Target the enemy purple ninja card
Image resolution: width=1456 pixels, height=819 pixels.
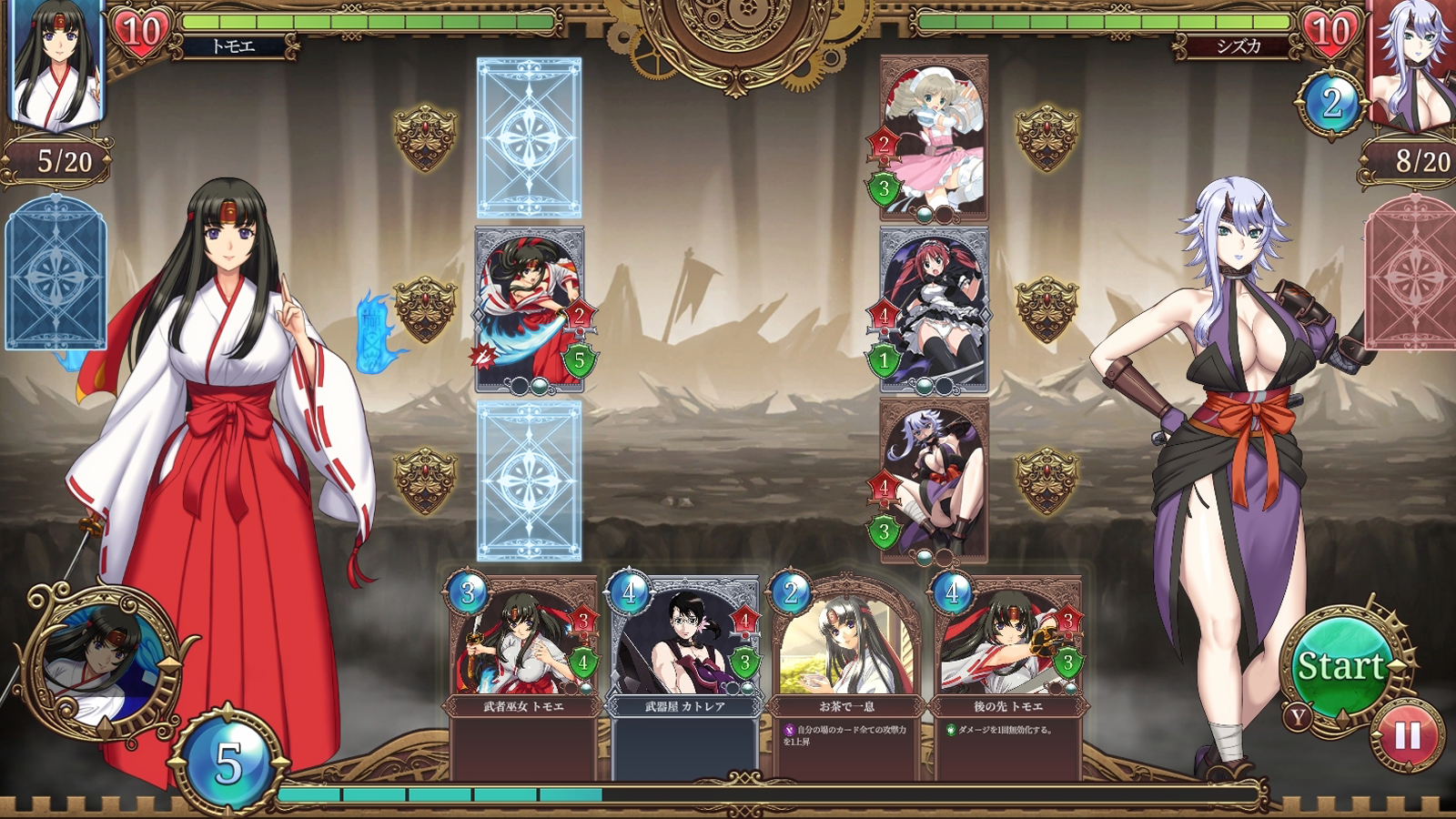point(934,480)
